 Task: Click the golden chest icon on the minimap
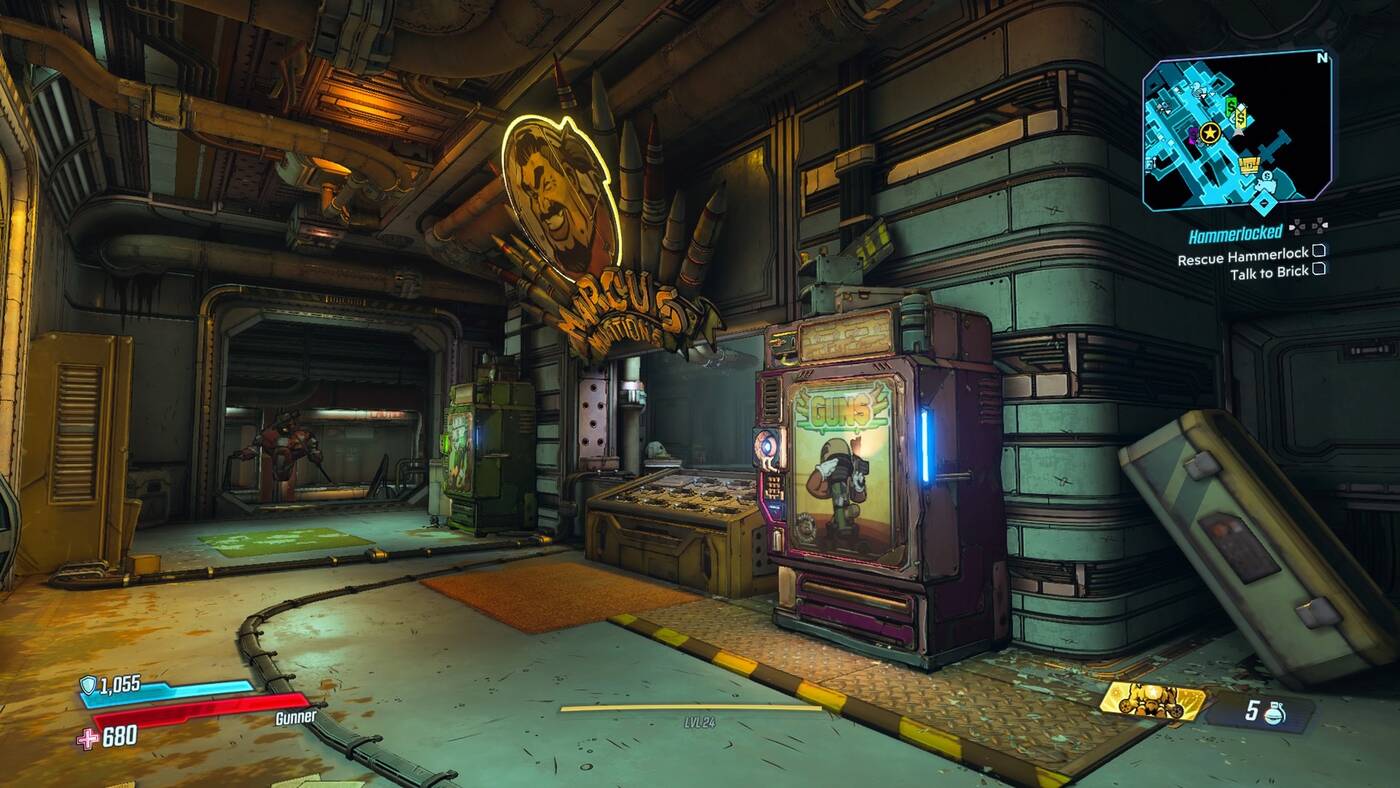[x=1249, y=164]
